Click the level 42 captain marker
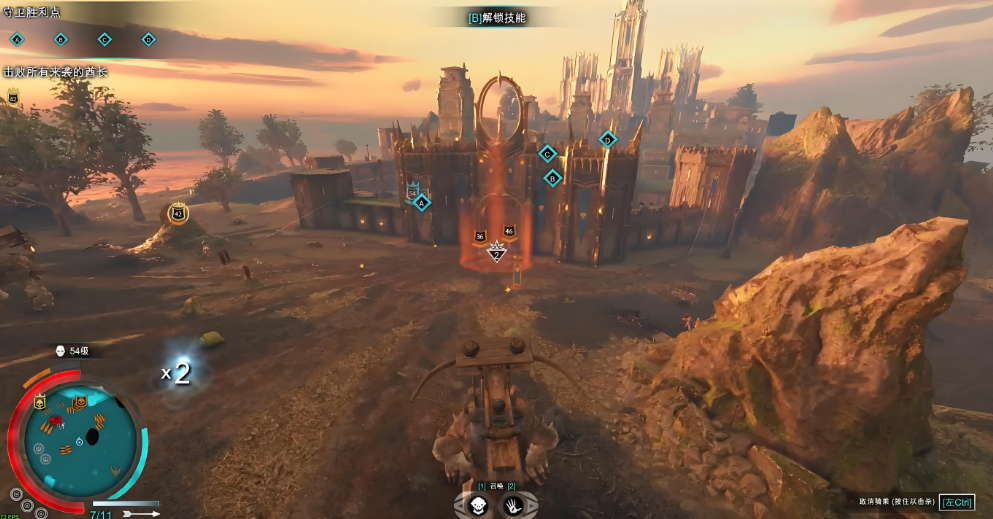 [x=178, y=213]
